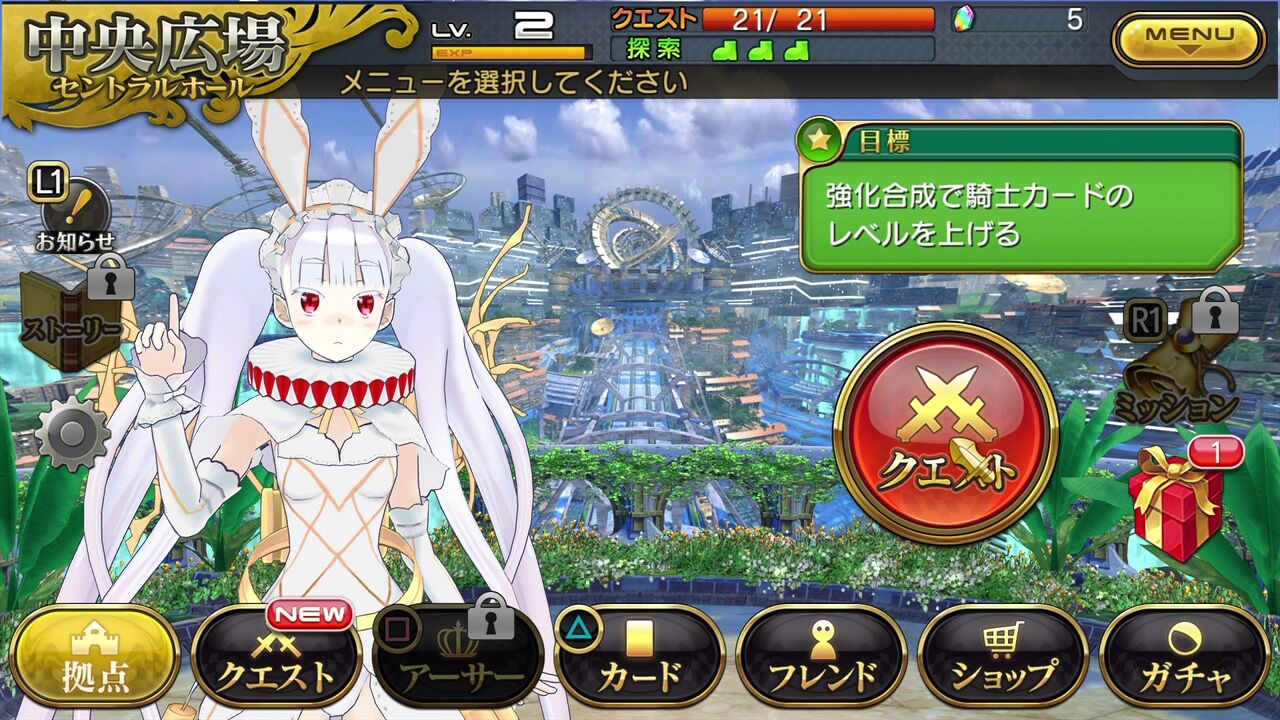Choose the locked アーサー tab
The width and height of the screenshot is (1280, 720).
point(459,657)
